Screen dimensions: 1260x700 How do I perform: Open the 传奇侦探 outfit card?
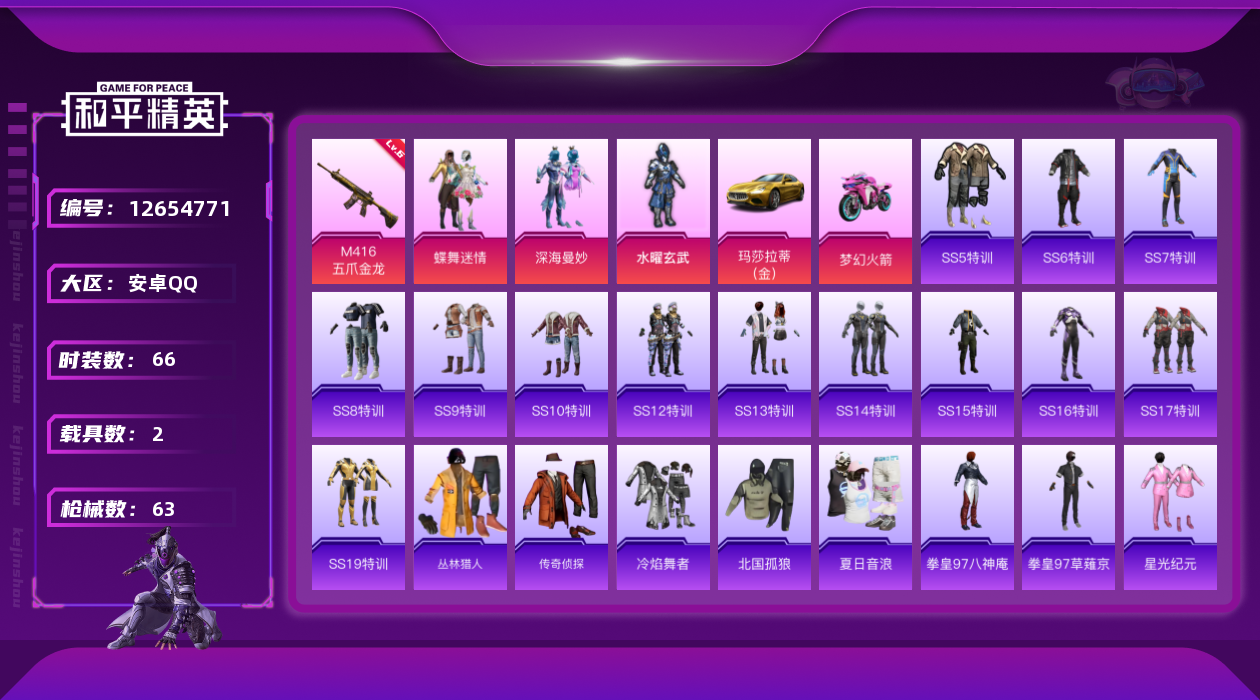[x=561, y=517]
